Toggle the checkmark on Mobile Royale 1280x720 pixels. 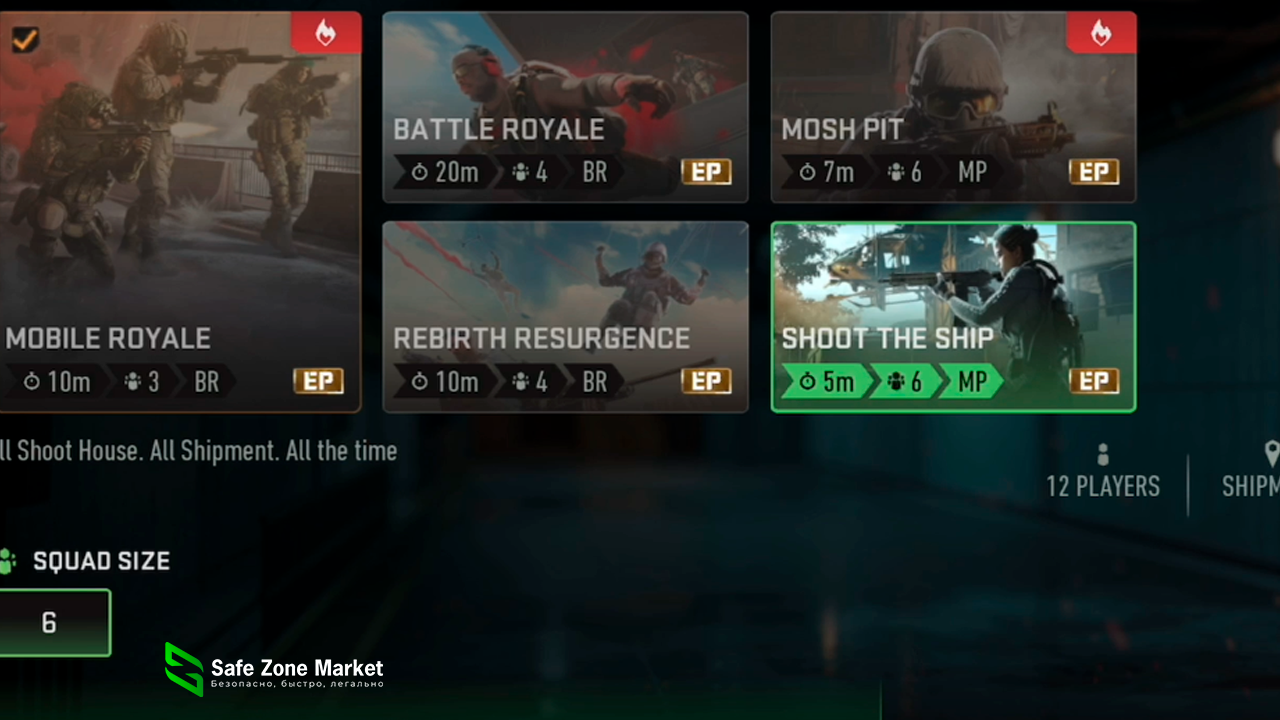pos(24,40)
